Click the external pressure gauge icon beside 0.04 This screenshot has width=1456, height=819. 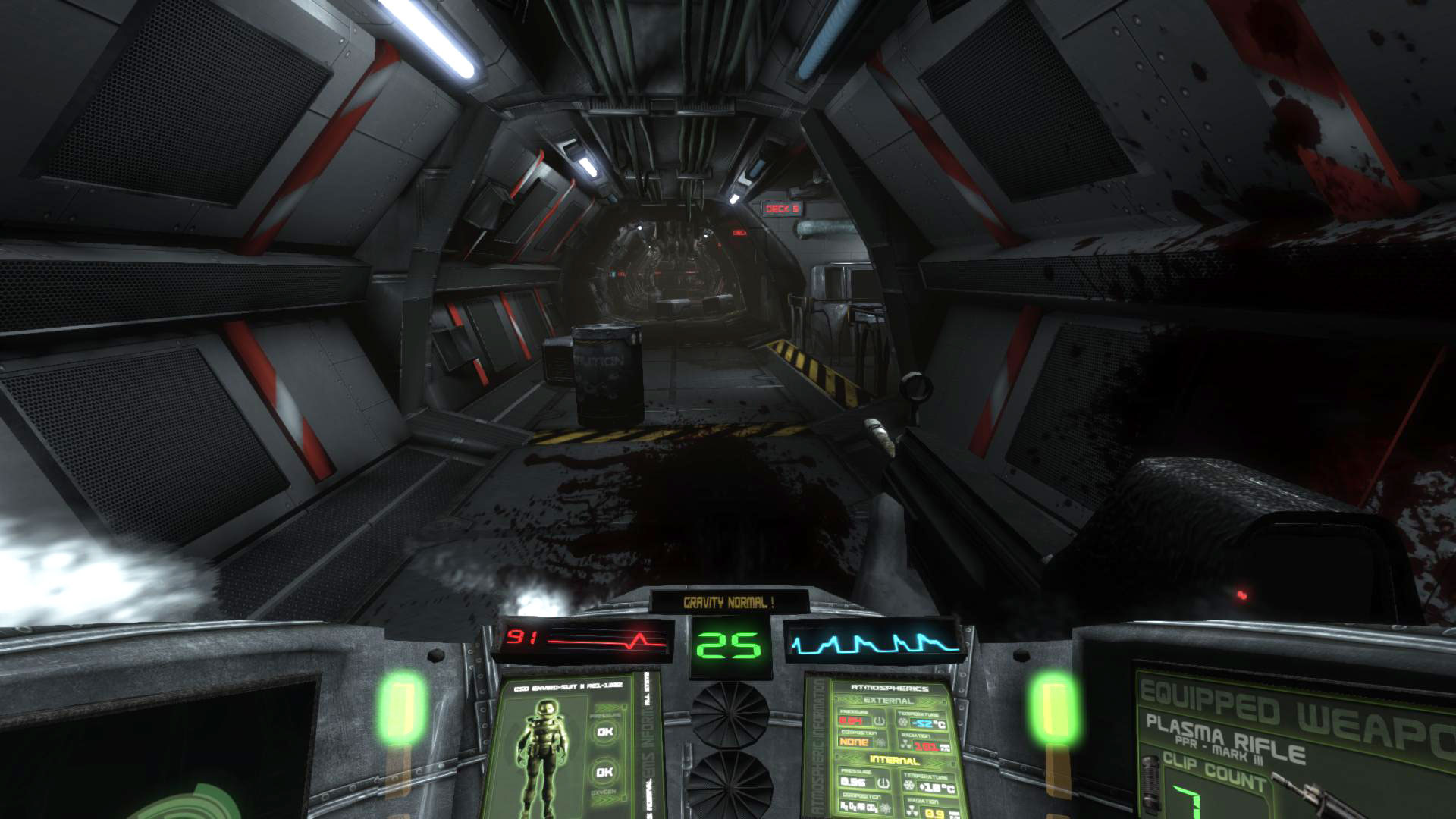point(878,720)
